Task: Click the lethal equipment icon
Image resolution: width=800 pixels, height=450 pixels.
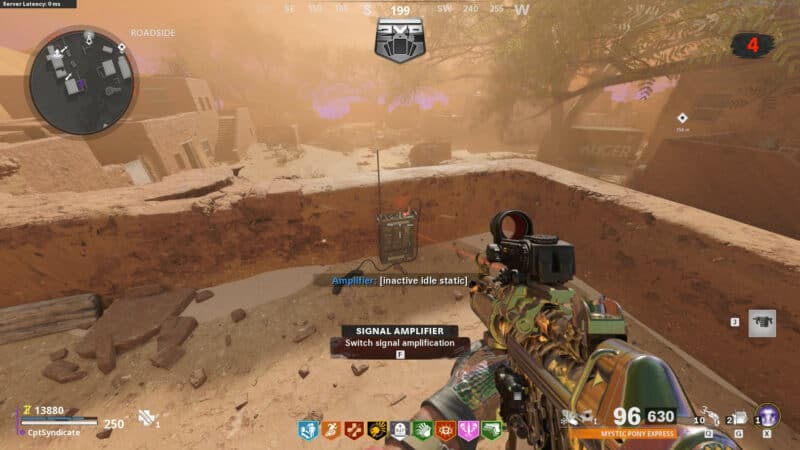Action: coord(737,418)
